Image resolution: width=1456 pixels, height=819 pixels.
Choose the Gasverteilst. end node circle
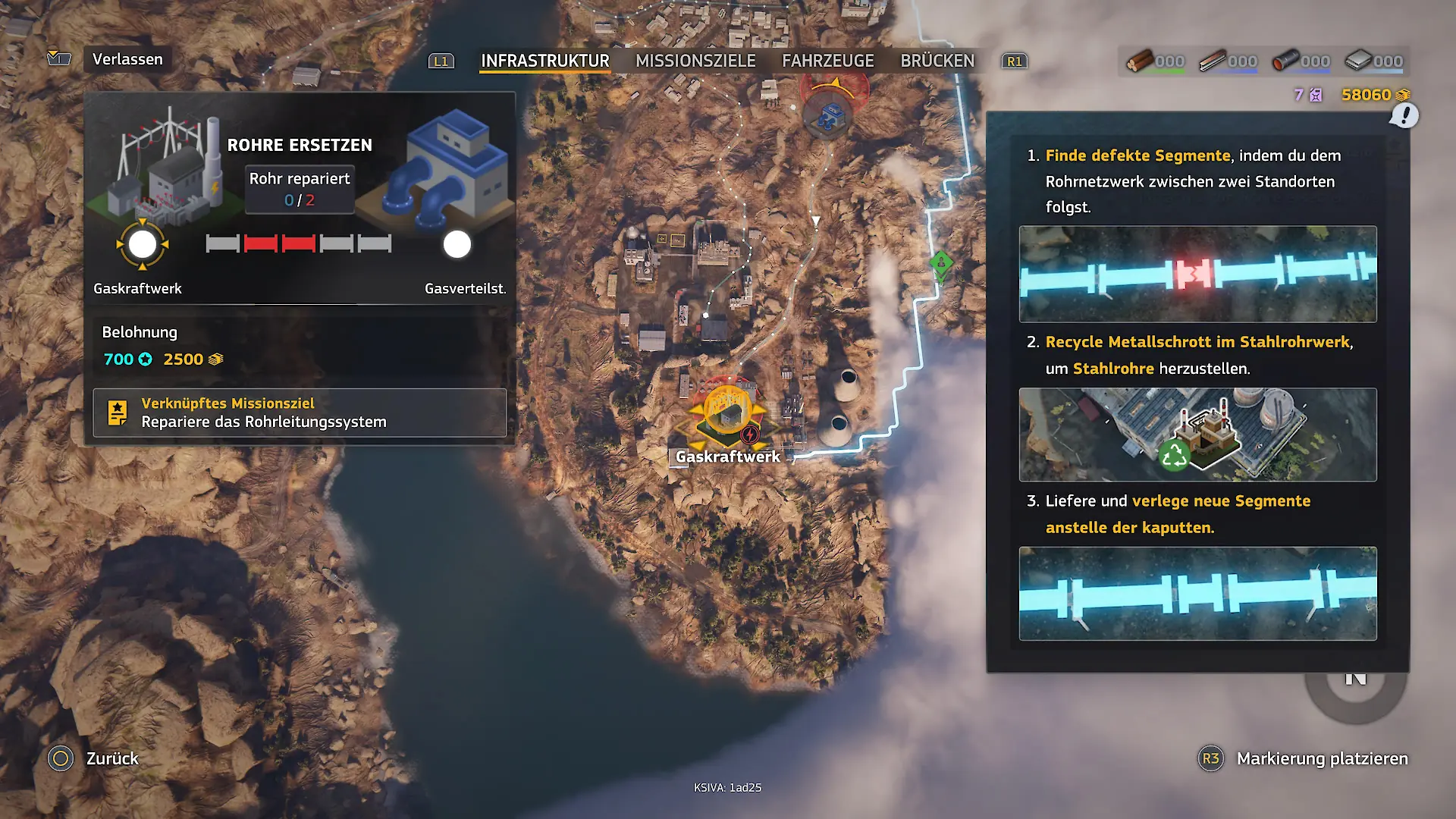pyautogui.click(x=457, y=245)
